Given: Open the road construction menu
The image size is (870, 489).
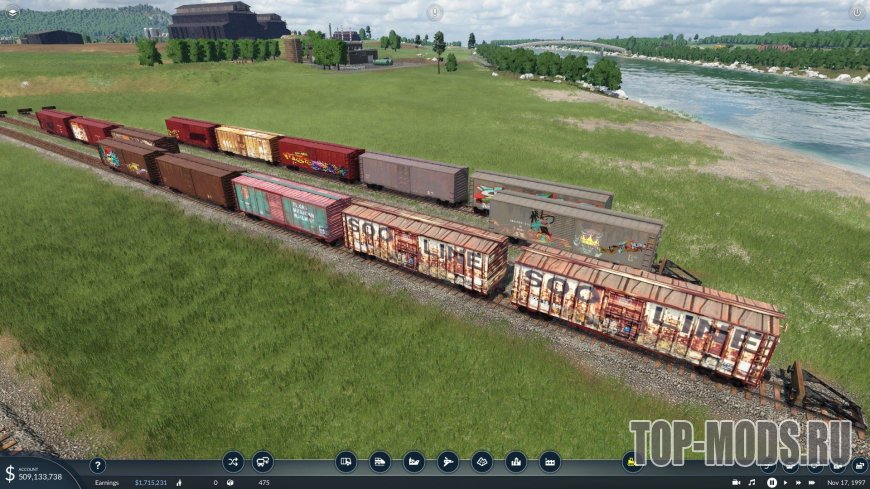Looking at the screenshot, I should [x=346, y=462].
